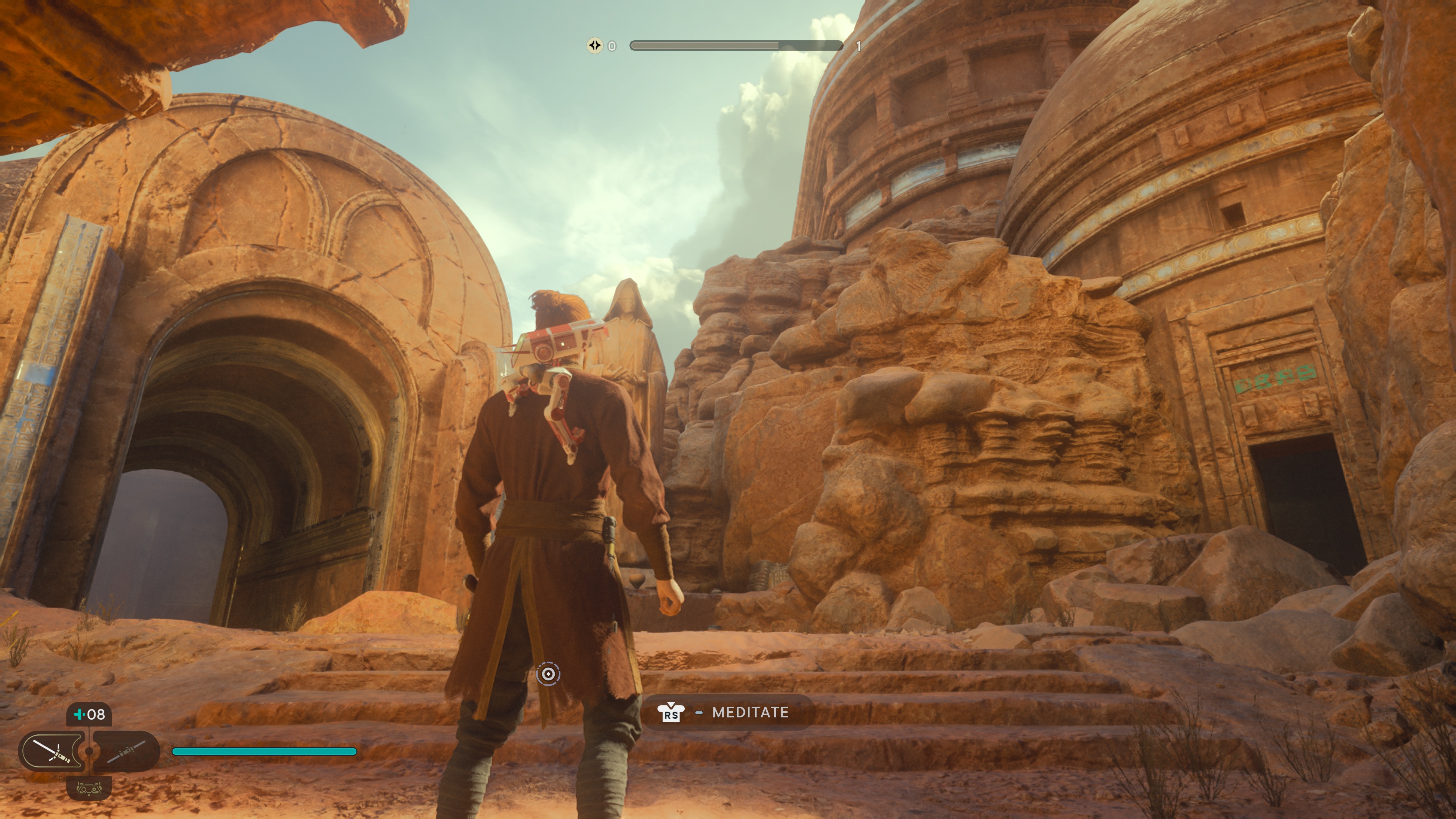Image resolution: width=1456 pixels, height=819 pixels.
Task: Toggle the skill point counter showing 0
Action: click(612, 46)
